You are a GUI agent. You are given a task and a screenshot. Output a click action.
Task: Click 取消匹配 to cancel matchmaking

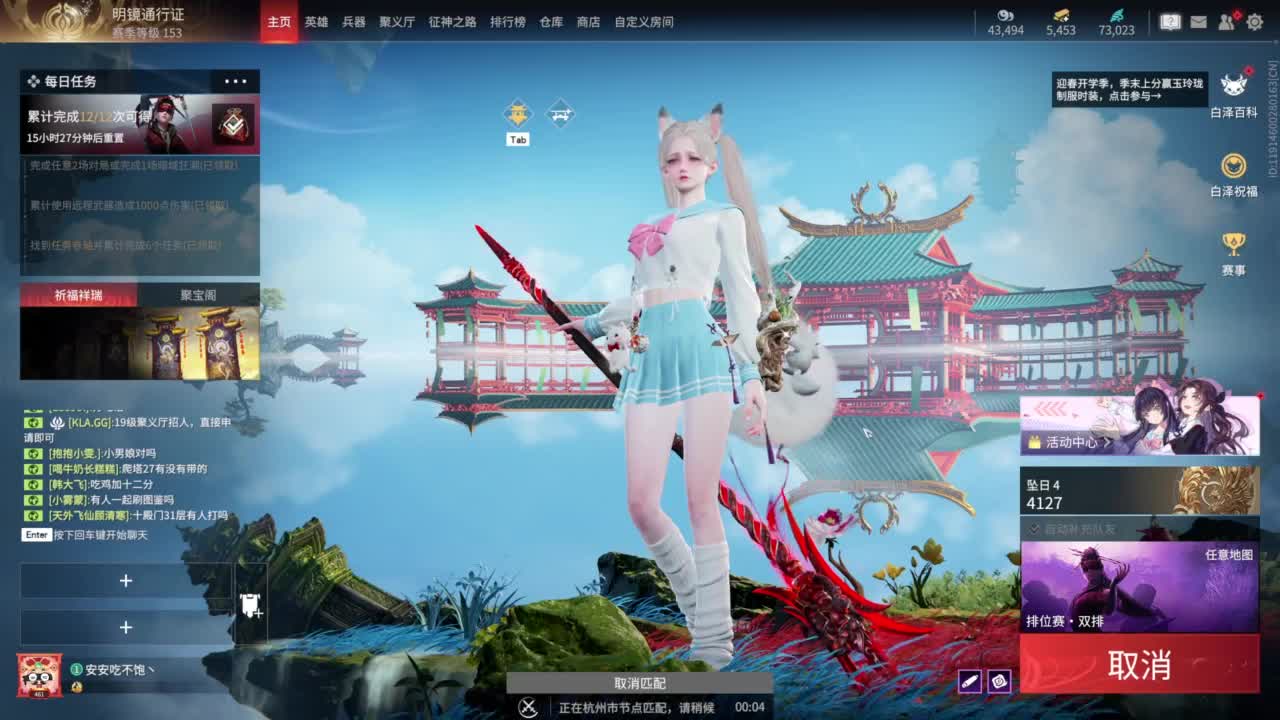point(640,684)
